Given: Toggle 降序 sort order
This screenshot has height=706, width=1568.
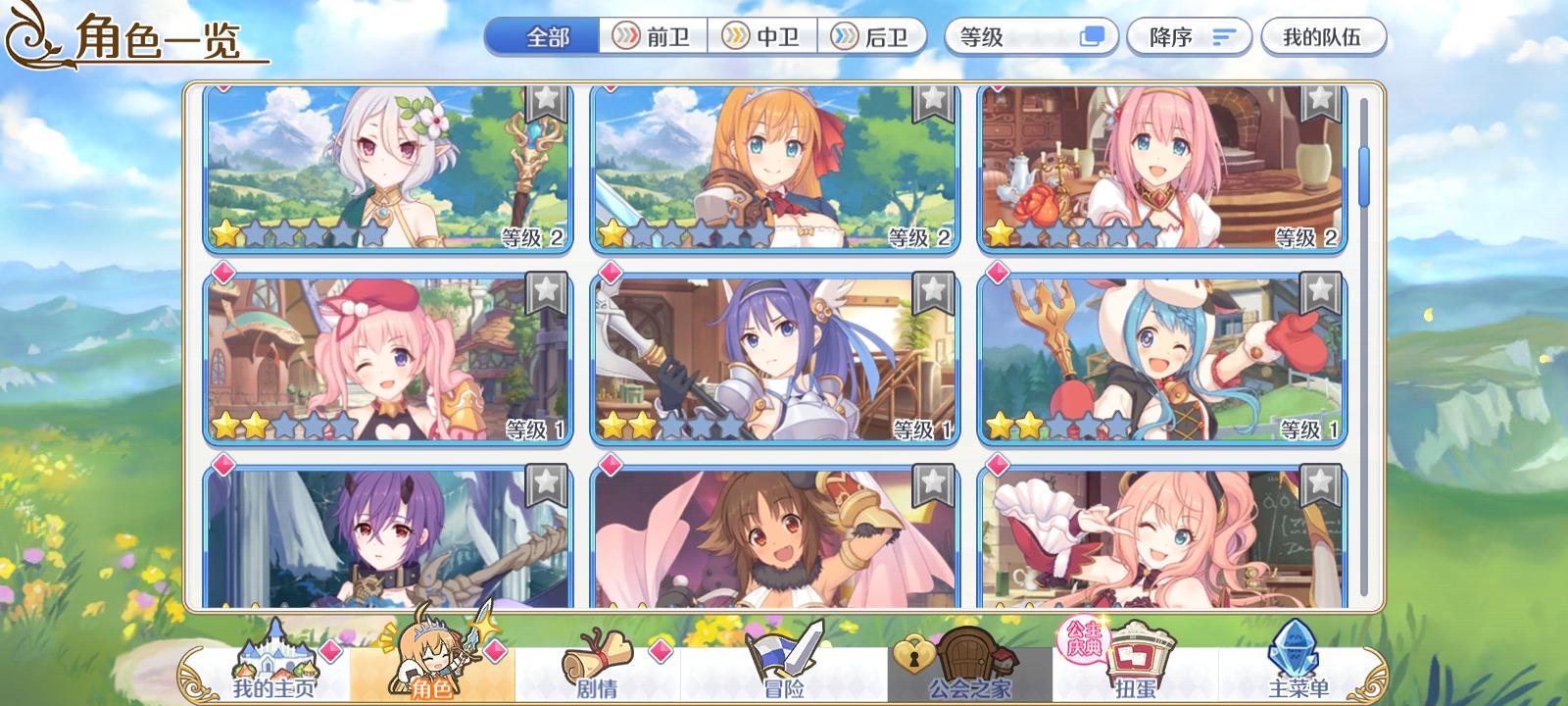Looking at the screenshot, I should point(1190,35).
